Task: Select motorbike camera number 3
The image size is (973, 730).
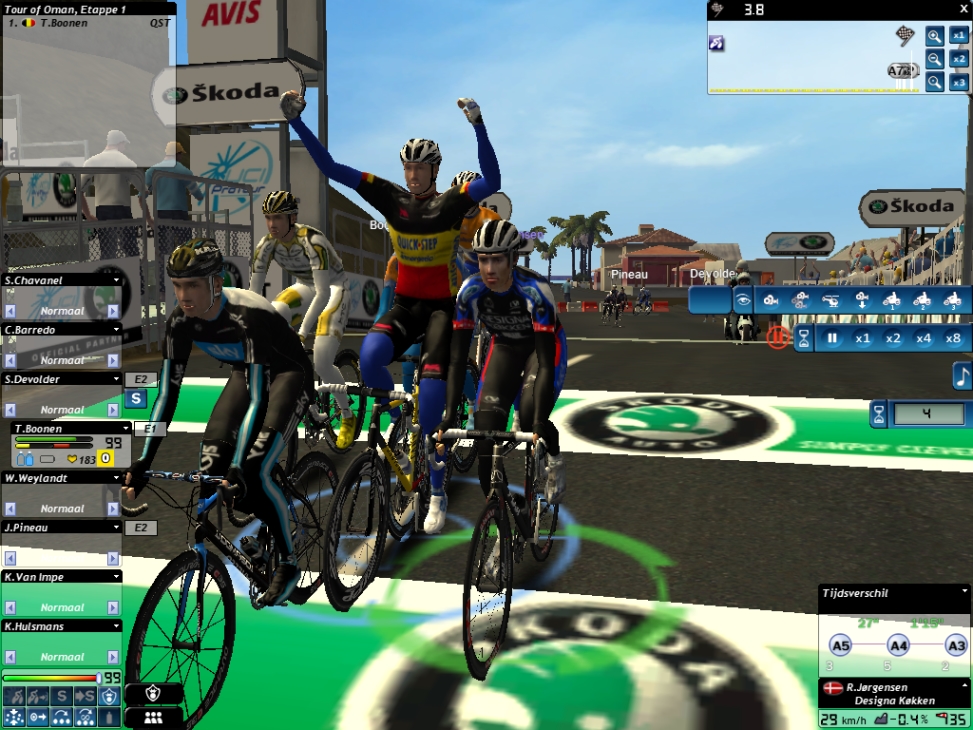Action: pos(952,300)
